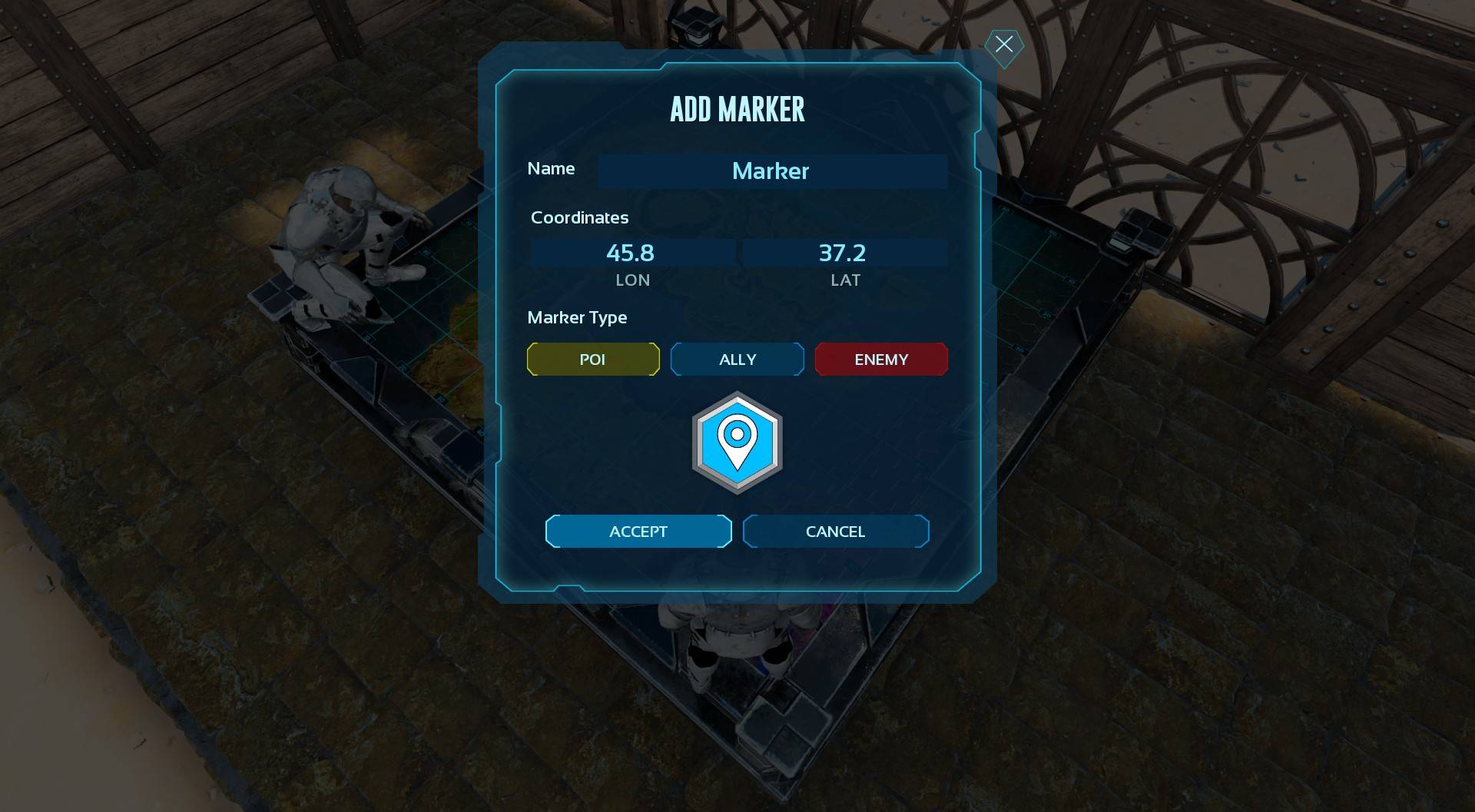This screenshot has height=812, width=1475.
Task: Close the Add Marker dialog
Action: pyautogui.click(x=1003, y=45)
